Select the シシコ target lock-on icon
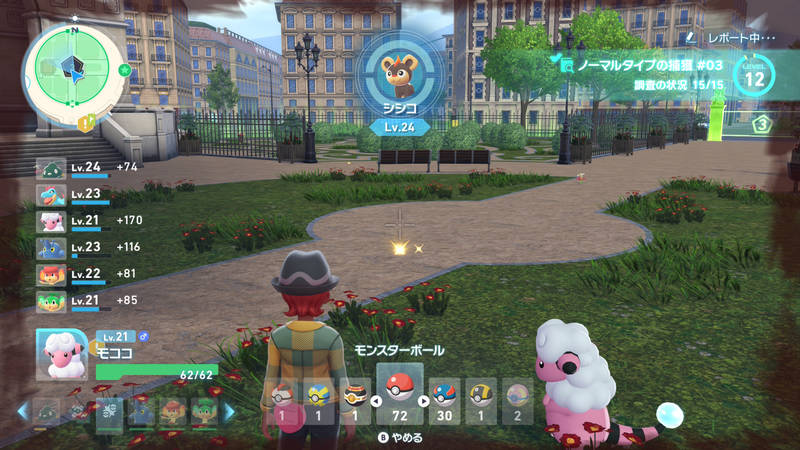Screen dimensions: 800x450 tap(400, 72)
